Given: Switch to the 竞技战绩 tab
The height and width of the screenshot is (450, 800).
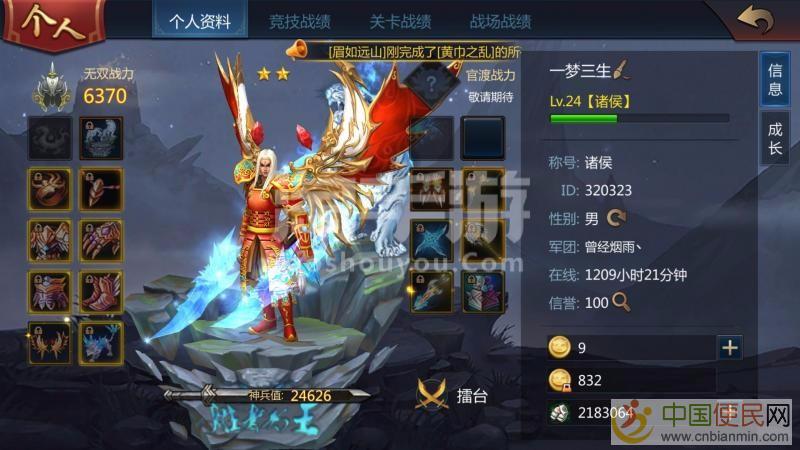Looking at the screenshot, I should (x=300, y=20).
